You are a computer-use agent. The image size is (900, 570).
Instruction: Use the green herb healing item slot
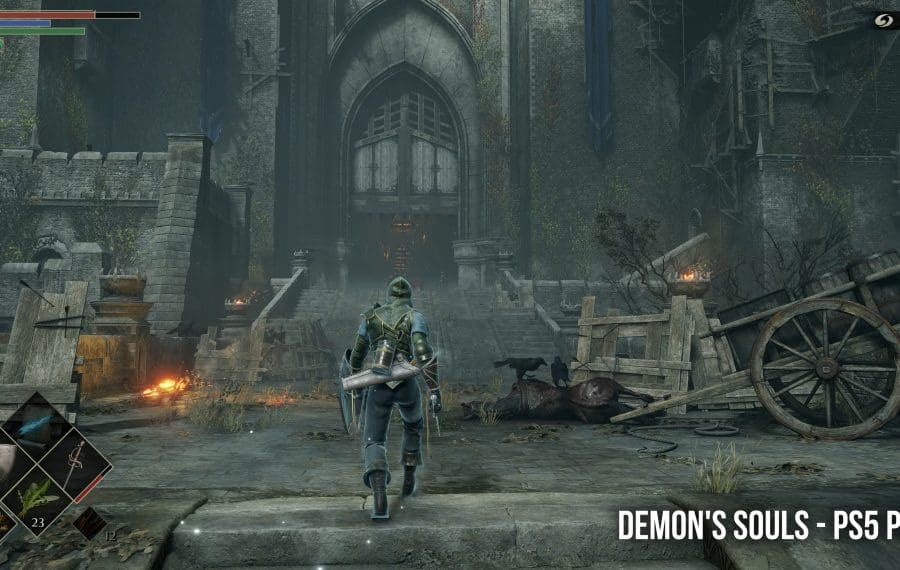pyautogui.click(x=38, y=497)
